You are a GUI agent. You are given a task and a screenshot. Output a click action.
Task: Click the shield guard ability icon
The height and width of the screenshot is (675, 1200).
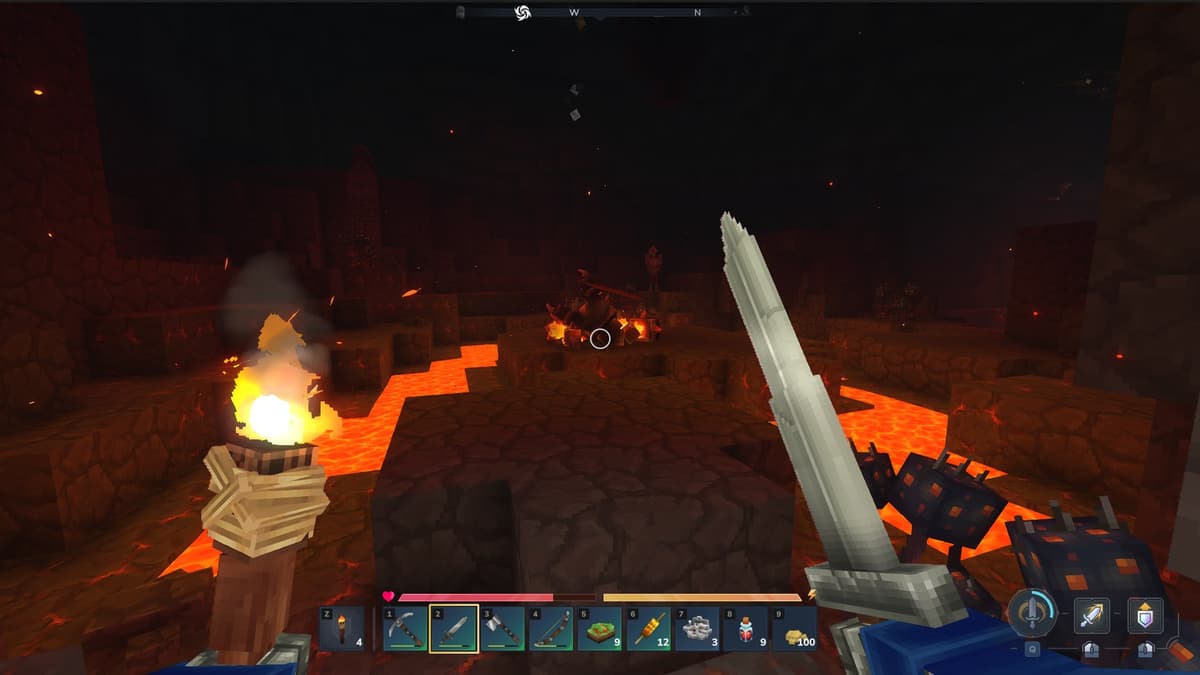pyautogui.click(x=1146, y=616)
